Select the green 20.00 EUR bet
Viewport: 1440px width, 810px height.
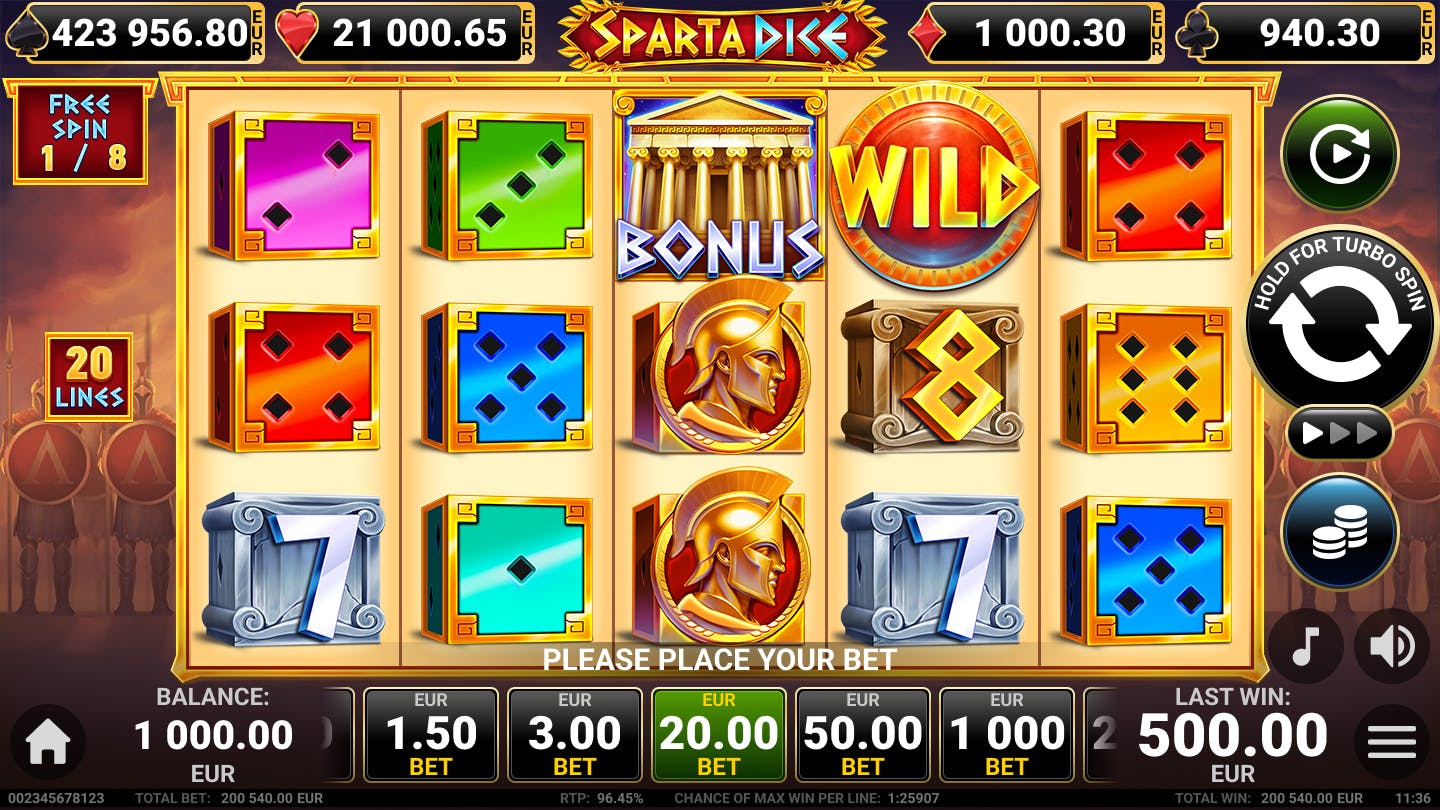718,735
